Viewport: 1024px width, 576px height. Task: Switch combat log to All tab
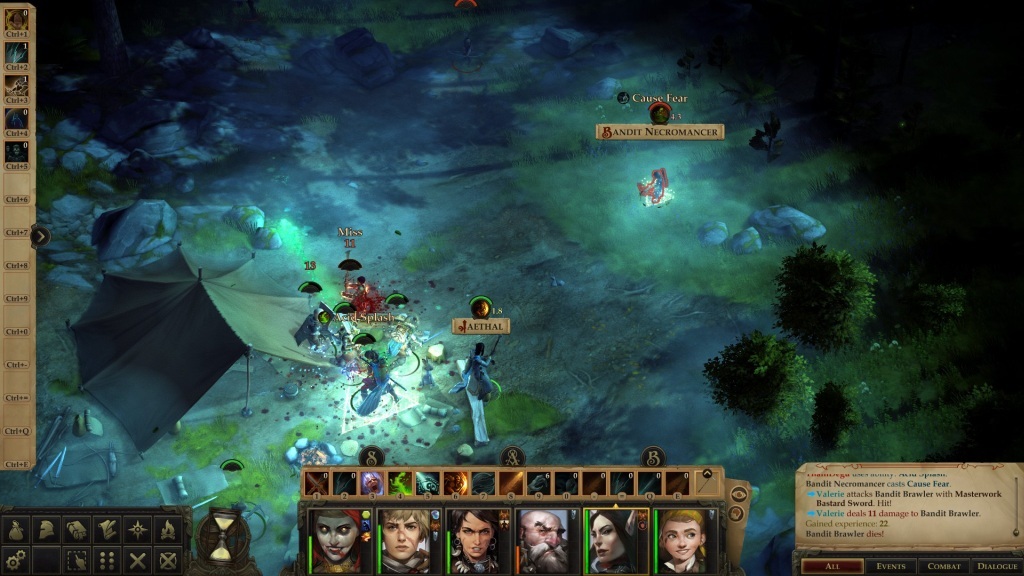[833, 566]
